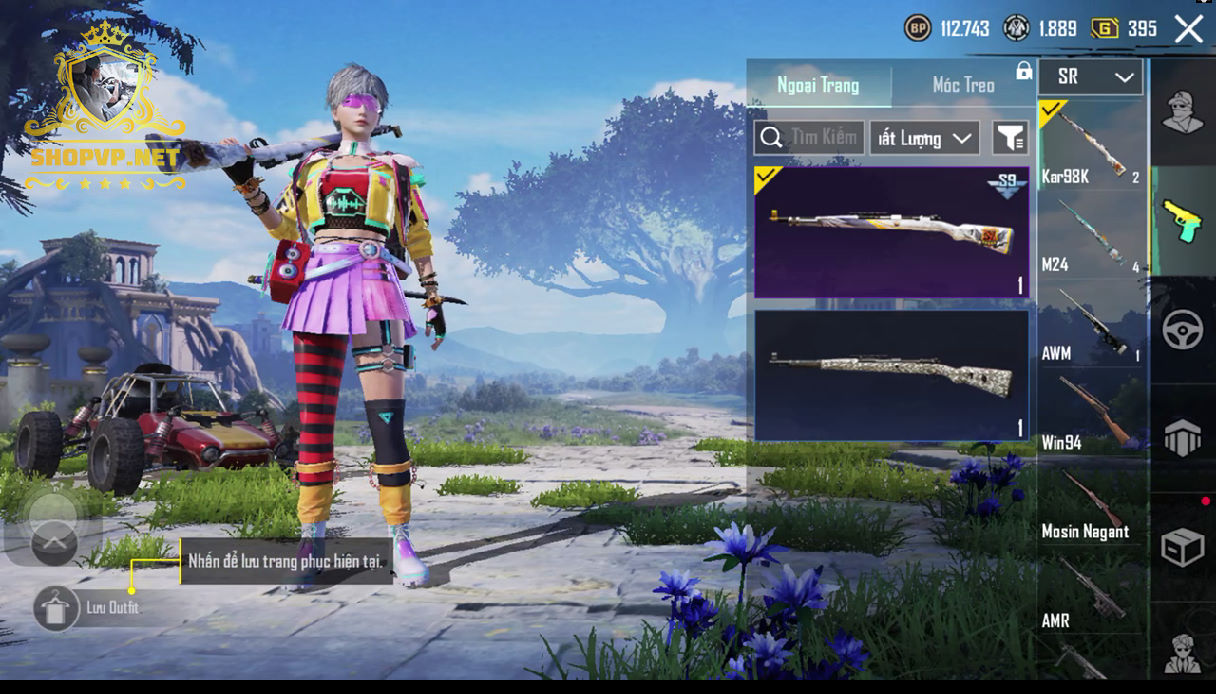Open the quality sort dropdown
The height and width of the screenshot is (694, 1216).
(x=924, y=138)
